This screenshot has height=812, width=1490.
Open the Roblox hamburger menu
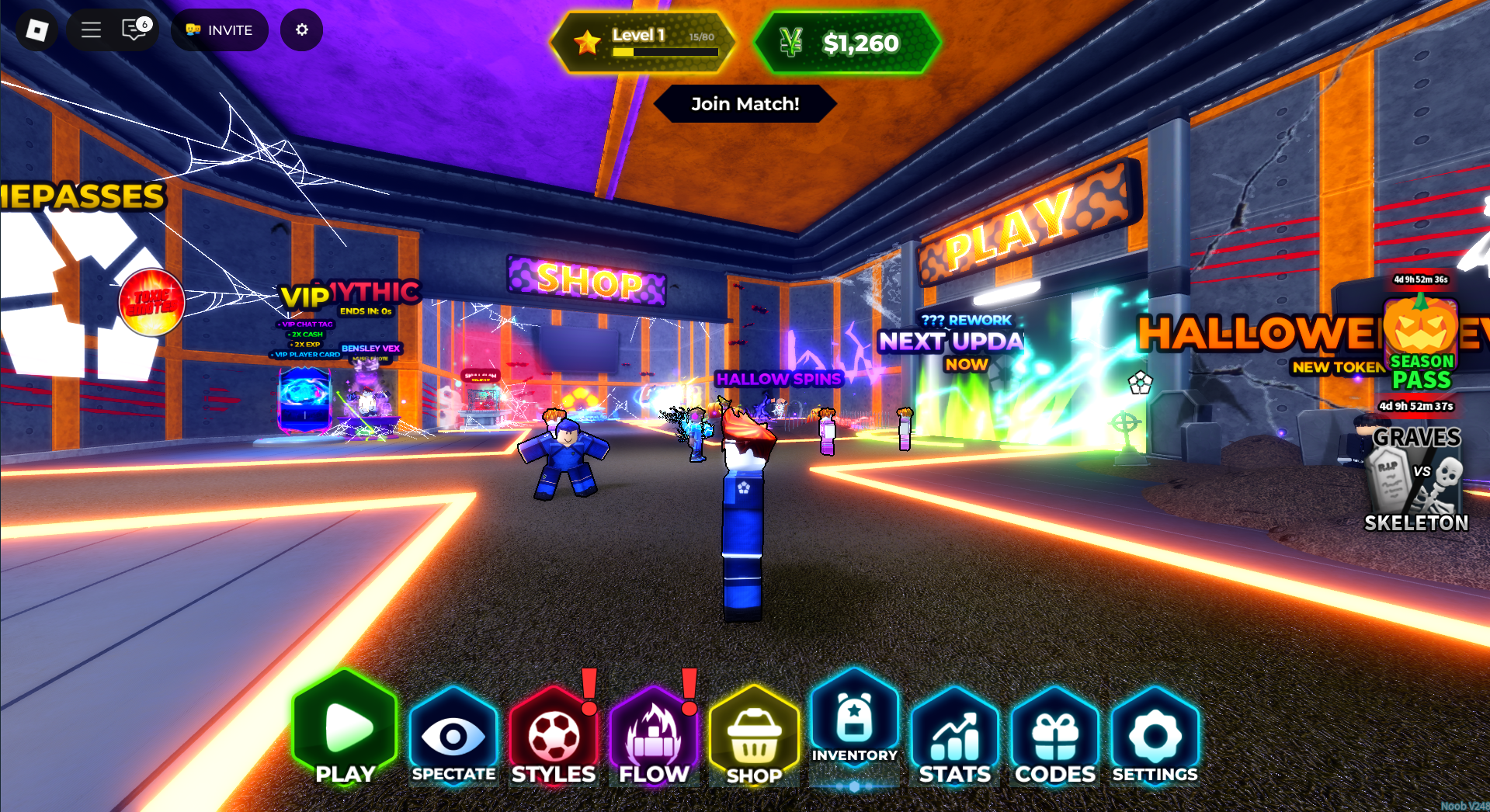point(90,29)
